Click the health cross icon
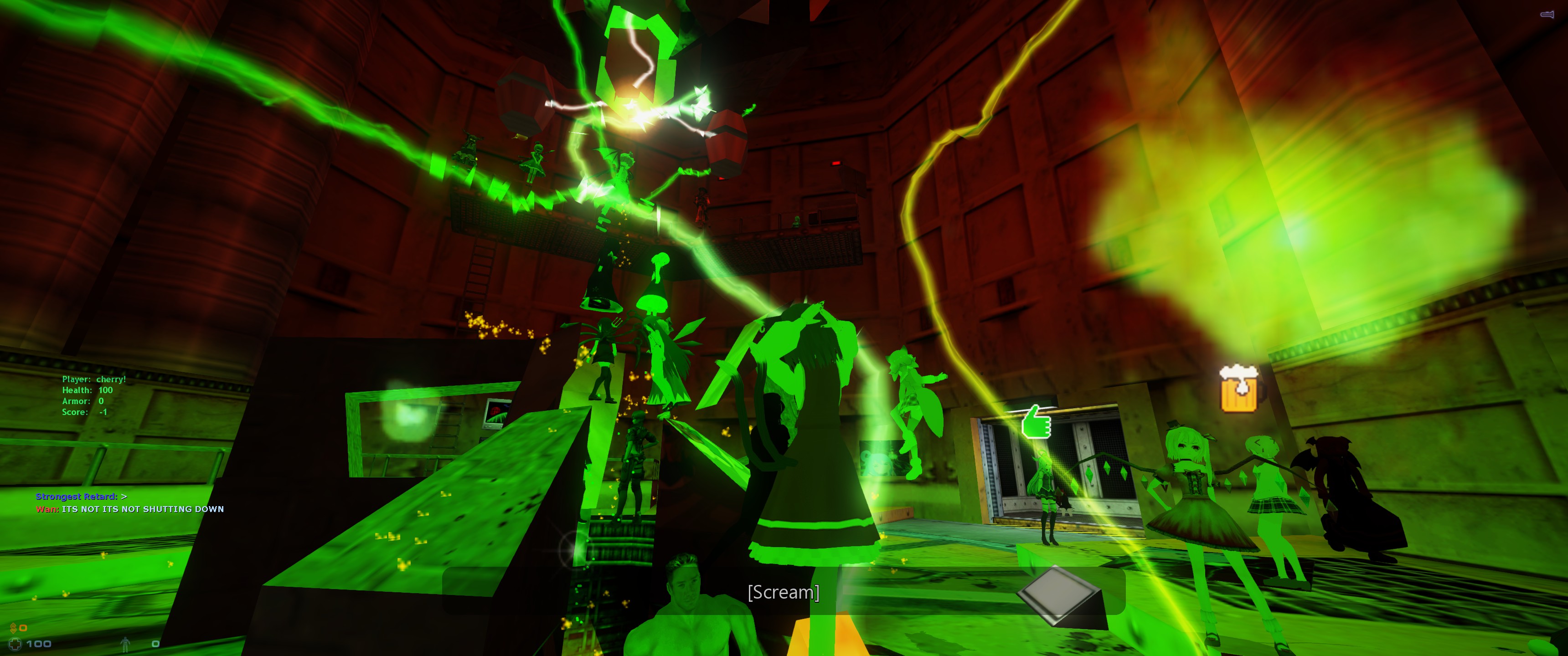The height and width of the screenshot is (656, 1568). tap(15, 643)
